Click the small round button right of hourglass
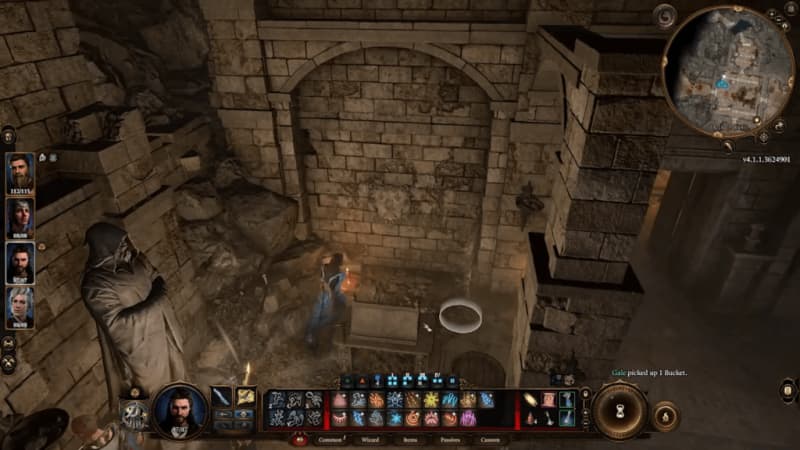Image resolution: width=800 pixels, height=450 pixels. [x=665, y=415]
